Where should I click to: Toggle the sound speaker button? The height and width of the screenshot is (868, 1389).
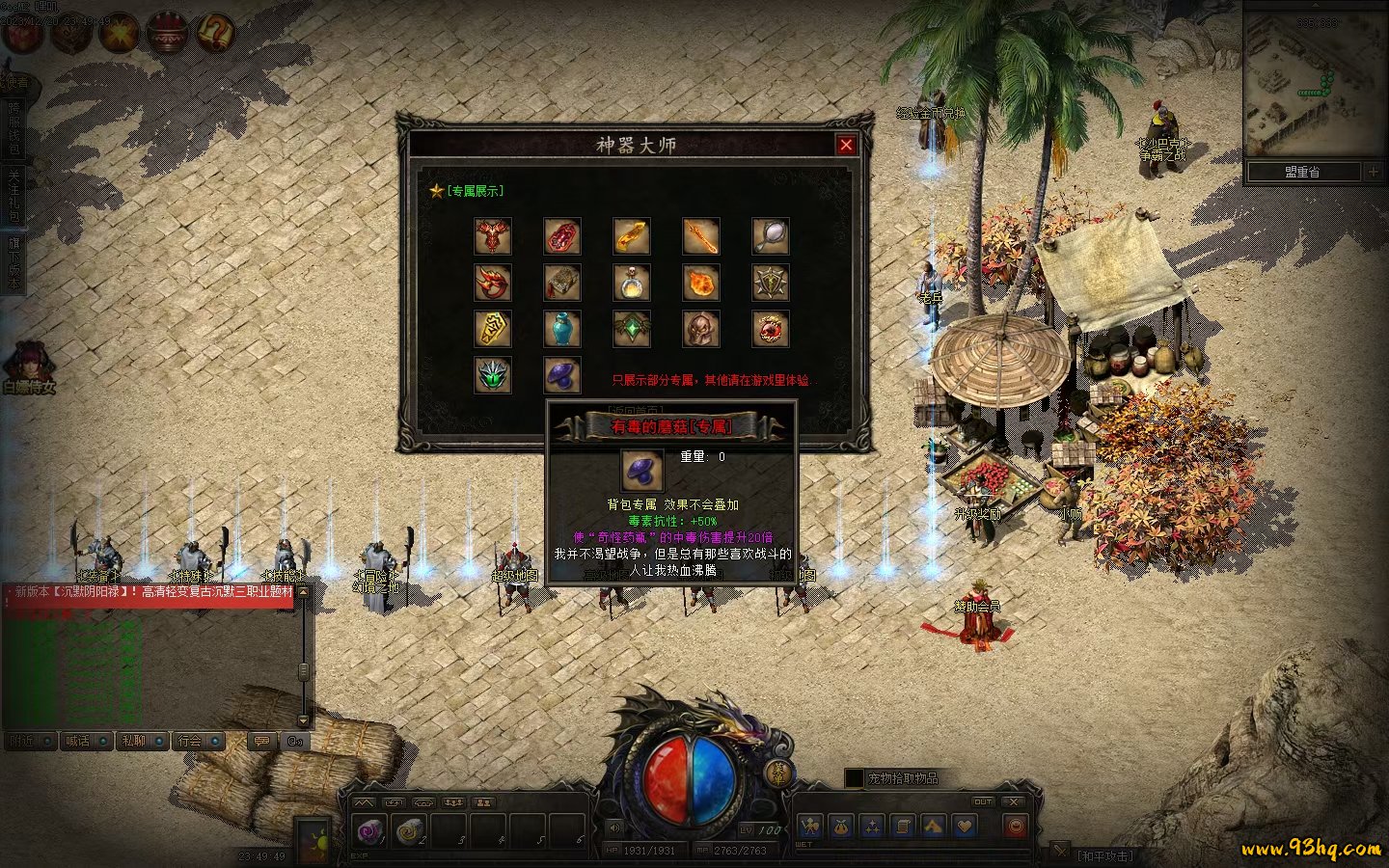click(614, 827)
